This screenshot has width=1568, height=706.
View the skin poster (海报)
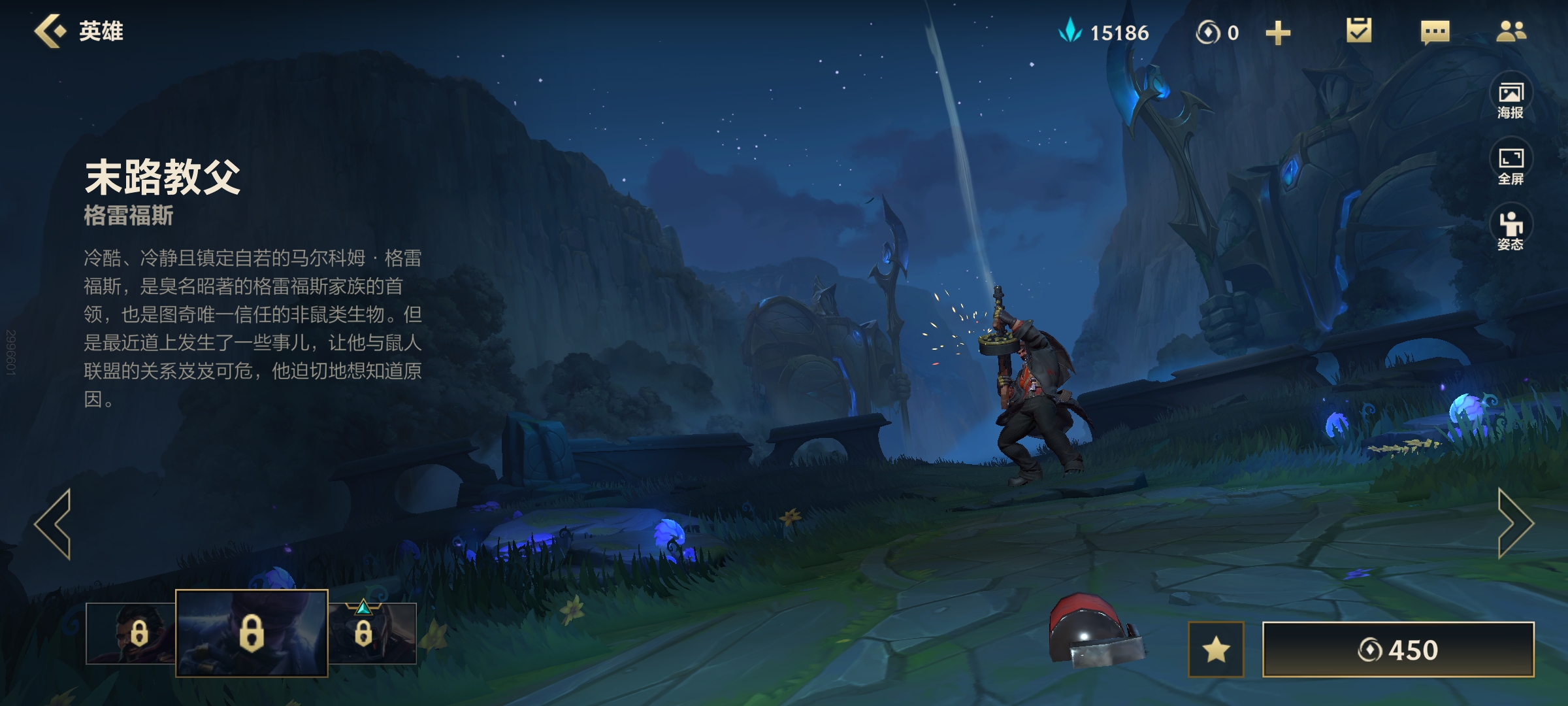point(1511,99)
